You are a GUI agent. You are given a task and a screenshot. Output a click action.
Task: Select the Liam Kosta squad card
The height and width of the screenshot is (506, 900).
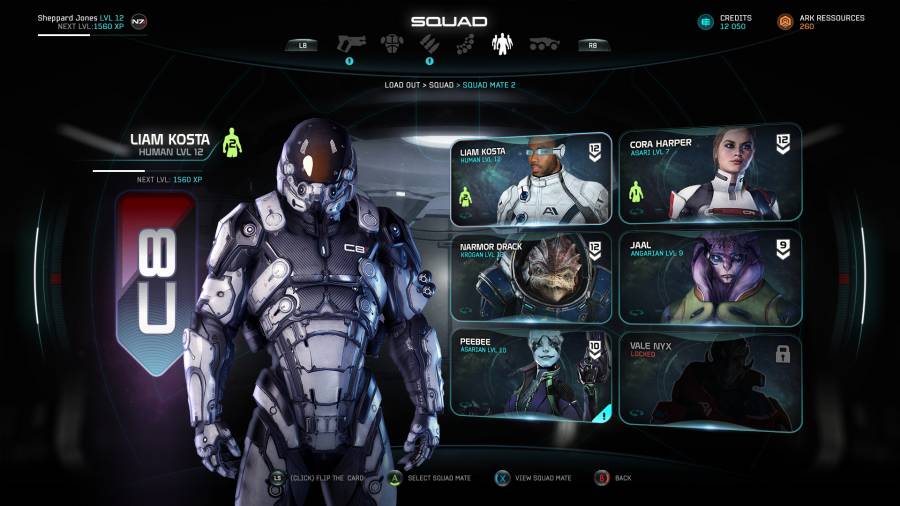[530, 178]
